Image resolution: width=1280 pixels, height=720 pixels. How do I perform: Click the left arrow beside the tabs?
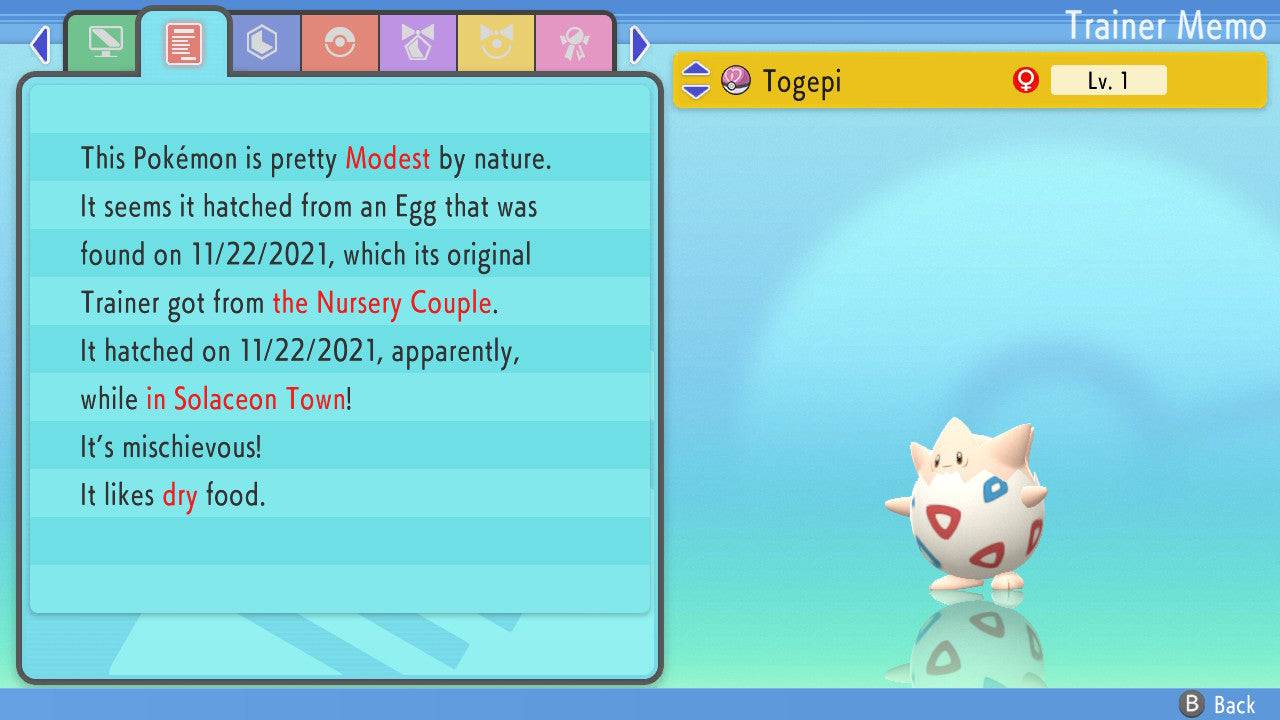point(40,44)
